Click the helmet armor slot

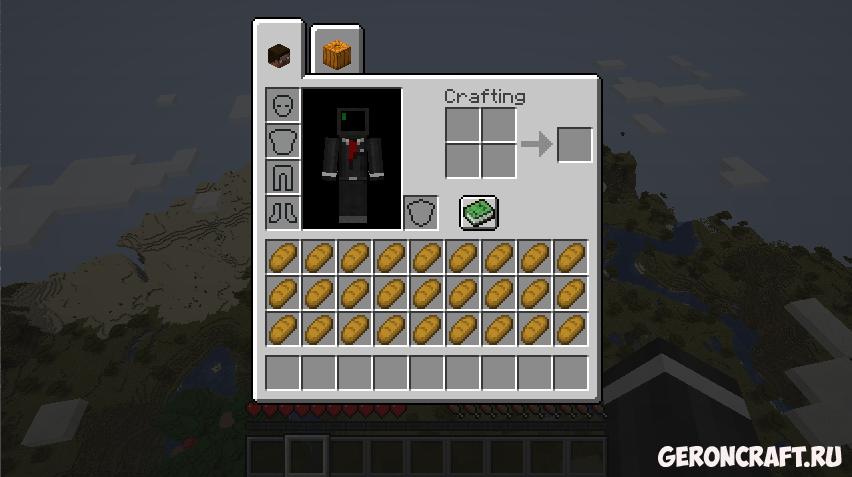(x=283, y=105)
